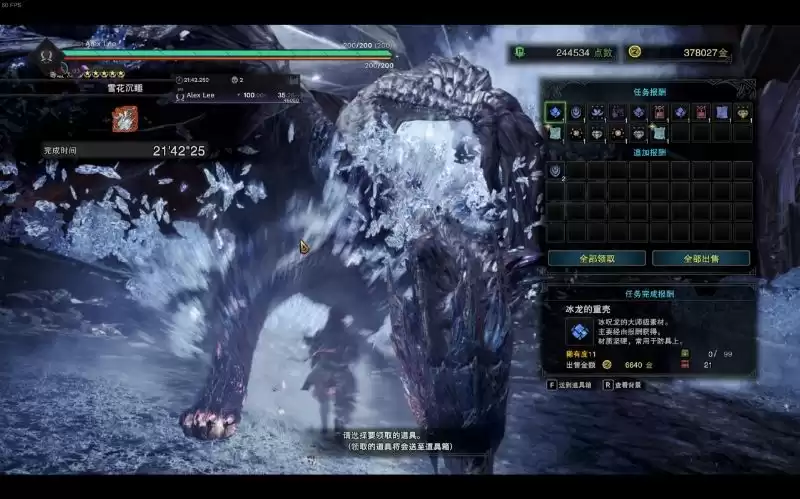This screenshot has height=499, width=800.
Task: Select the yellow gem ending the first reward row
Action: [x=743, y=112]
